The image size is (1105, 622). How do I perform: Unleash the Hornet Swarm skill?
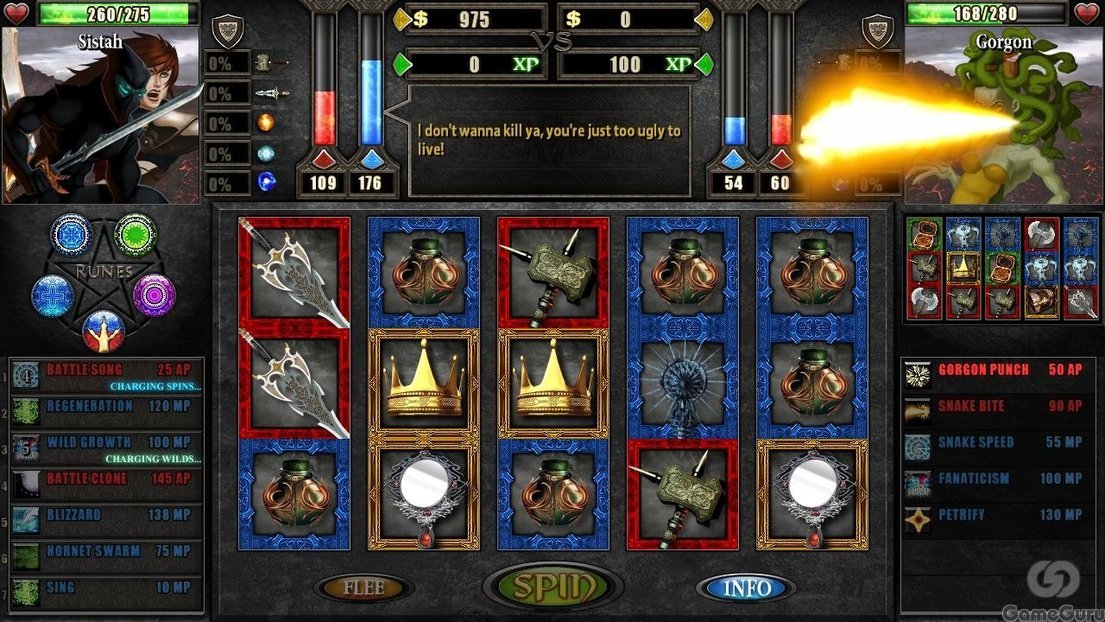click(x=107, y=553)
